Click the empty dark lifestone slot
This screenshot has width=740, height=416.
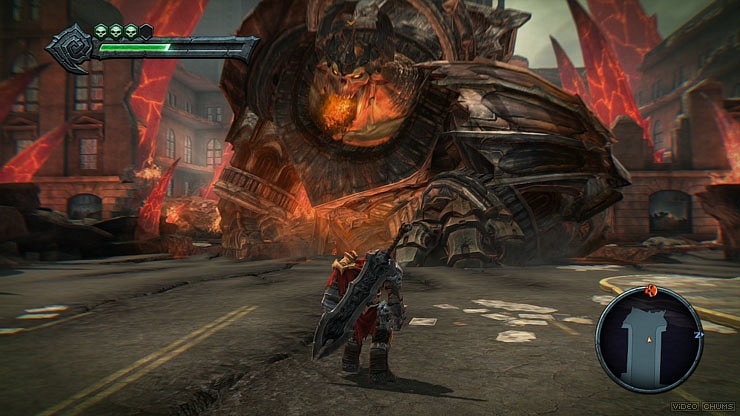click(147, 32)
